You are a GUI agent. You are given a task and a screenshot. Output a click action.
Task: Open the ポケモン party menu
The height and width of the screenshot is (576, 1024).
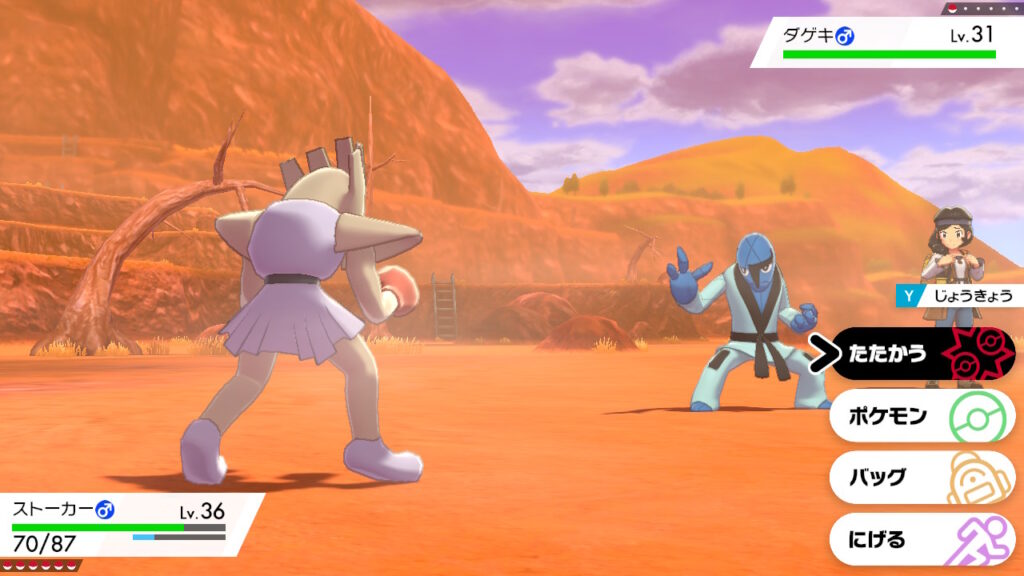click(920, 416)
